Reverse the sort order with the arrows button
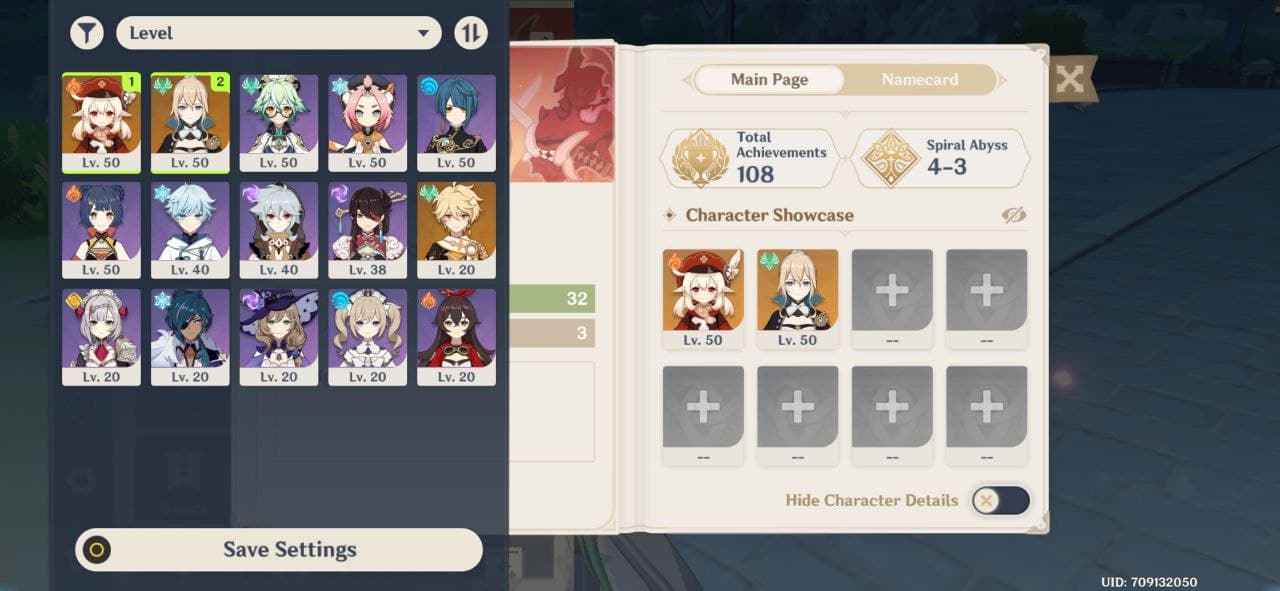 [471, 33]
